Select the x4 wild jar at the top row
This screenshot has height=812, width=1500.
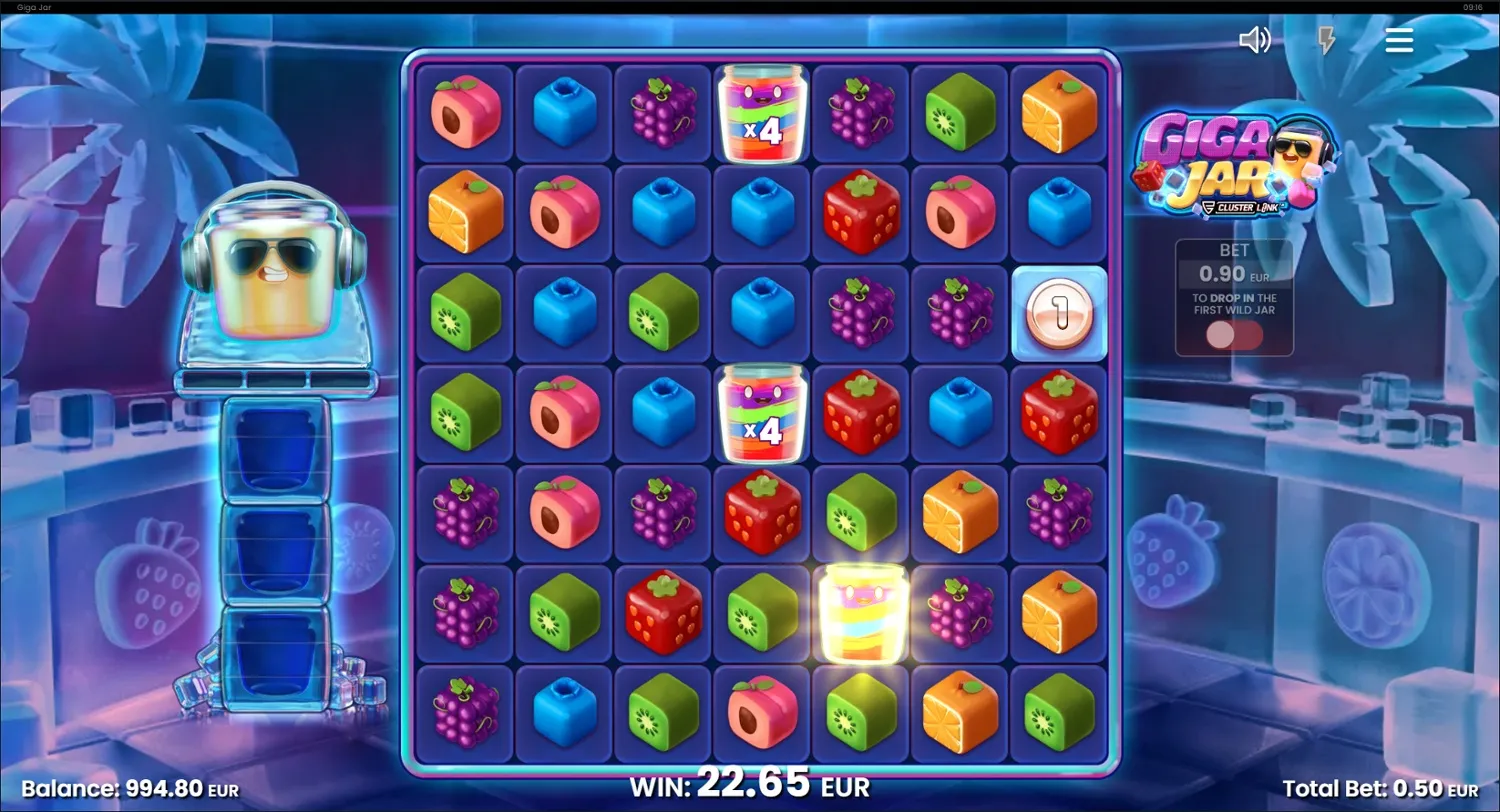761,112
